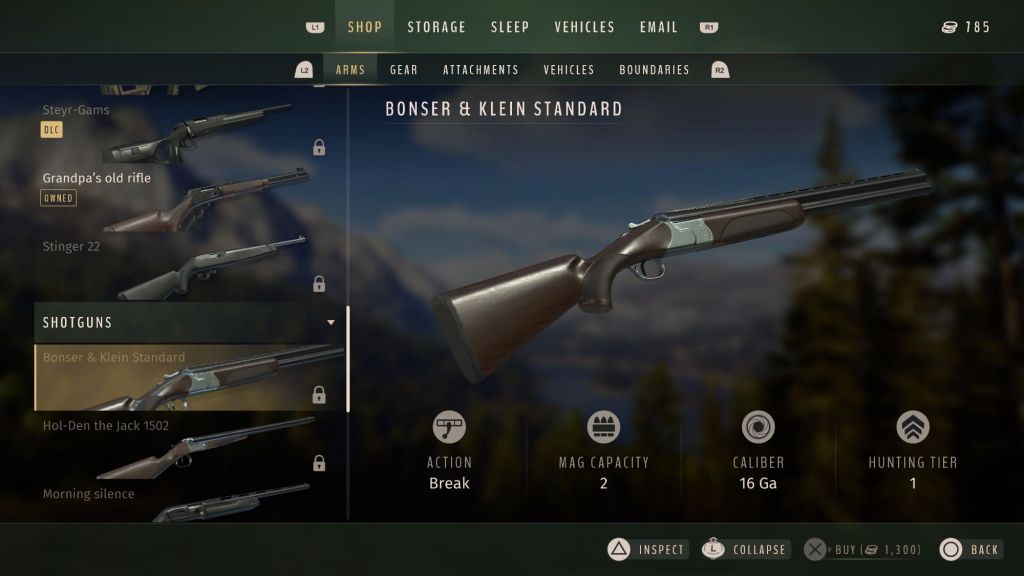Show the Gear shop category
This screenshot has height=576, width=1024.
pyautogui.click(x=404, y=70)
